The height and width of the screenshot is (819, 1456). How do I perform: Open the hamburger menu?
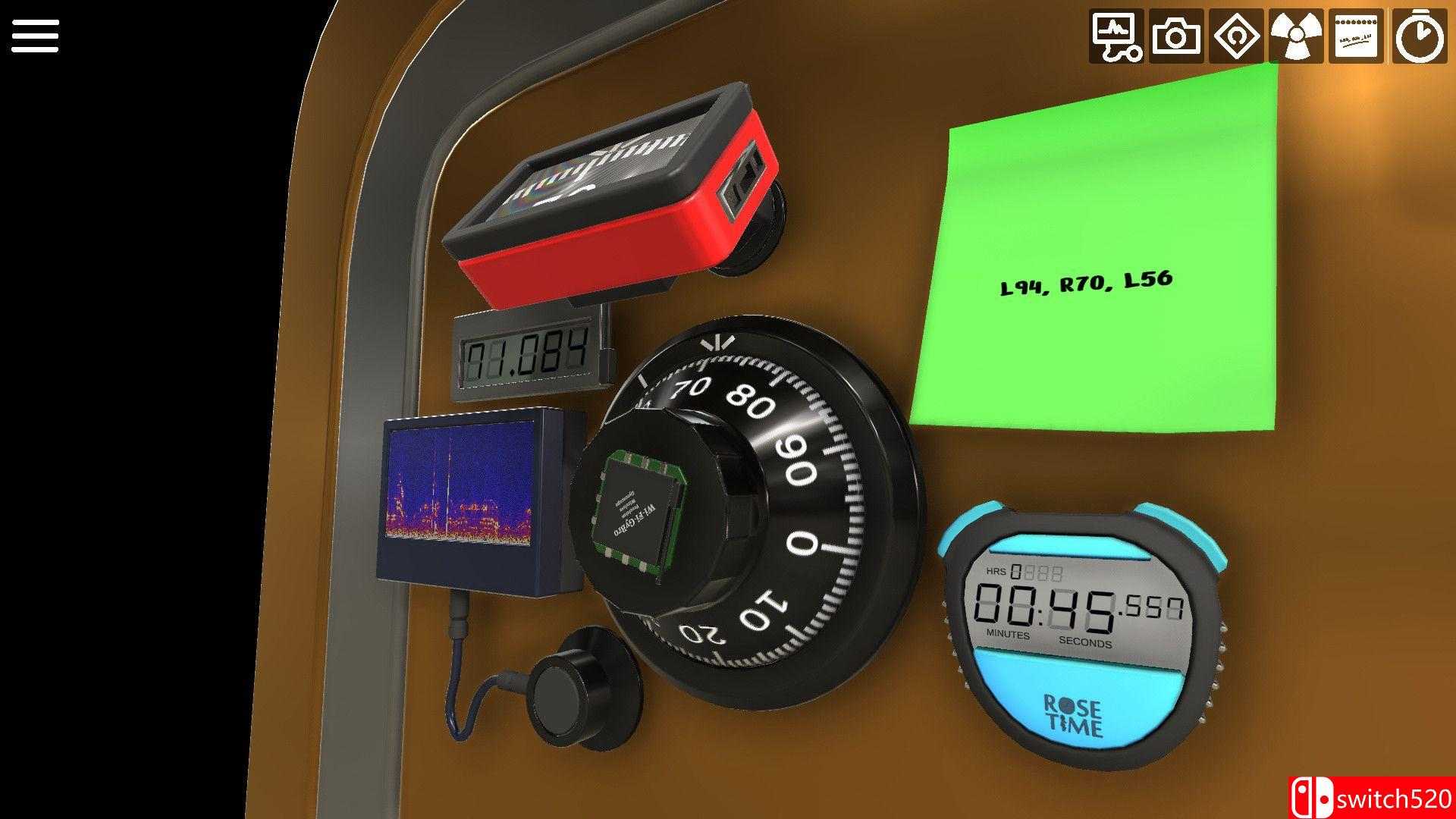pyautogui.click(x=35, y=36)
